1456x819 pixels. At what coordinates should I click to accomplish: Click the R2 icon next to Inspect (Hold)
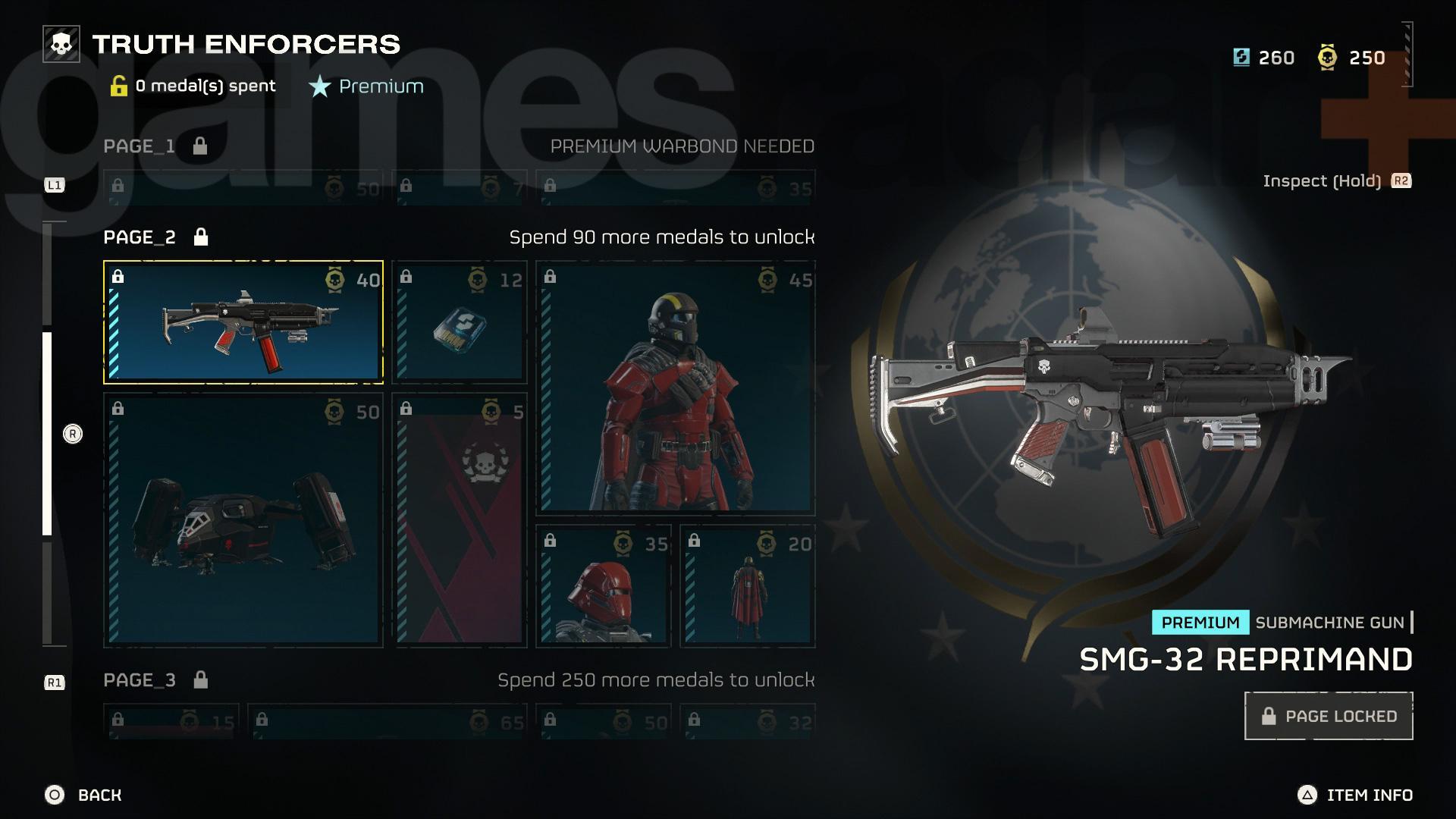1400,181
